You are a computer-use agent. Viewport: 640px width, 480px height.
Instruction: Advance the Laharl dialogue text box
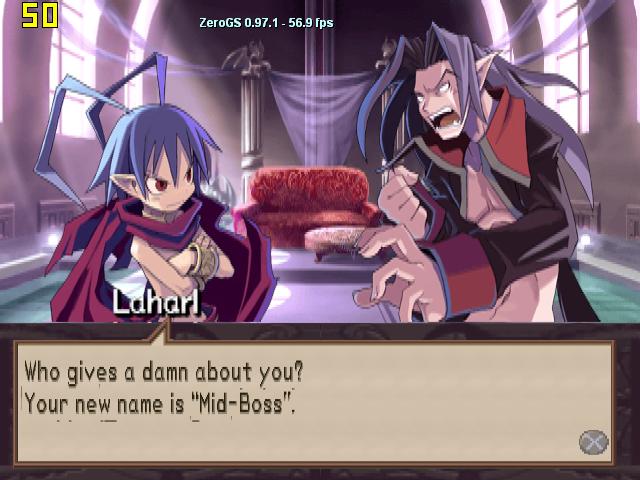click(593, 441)
